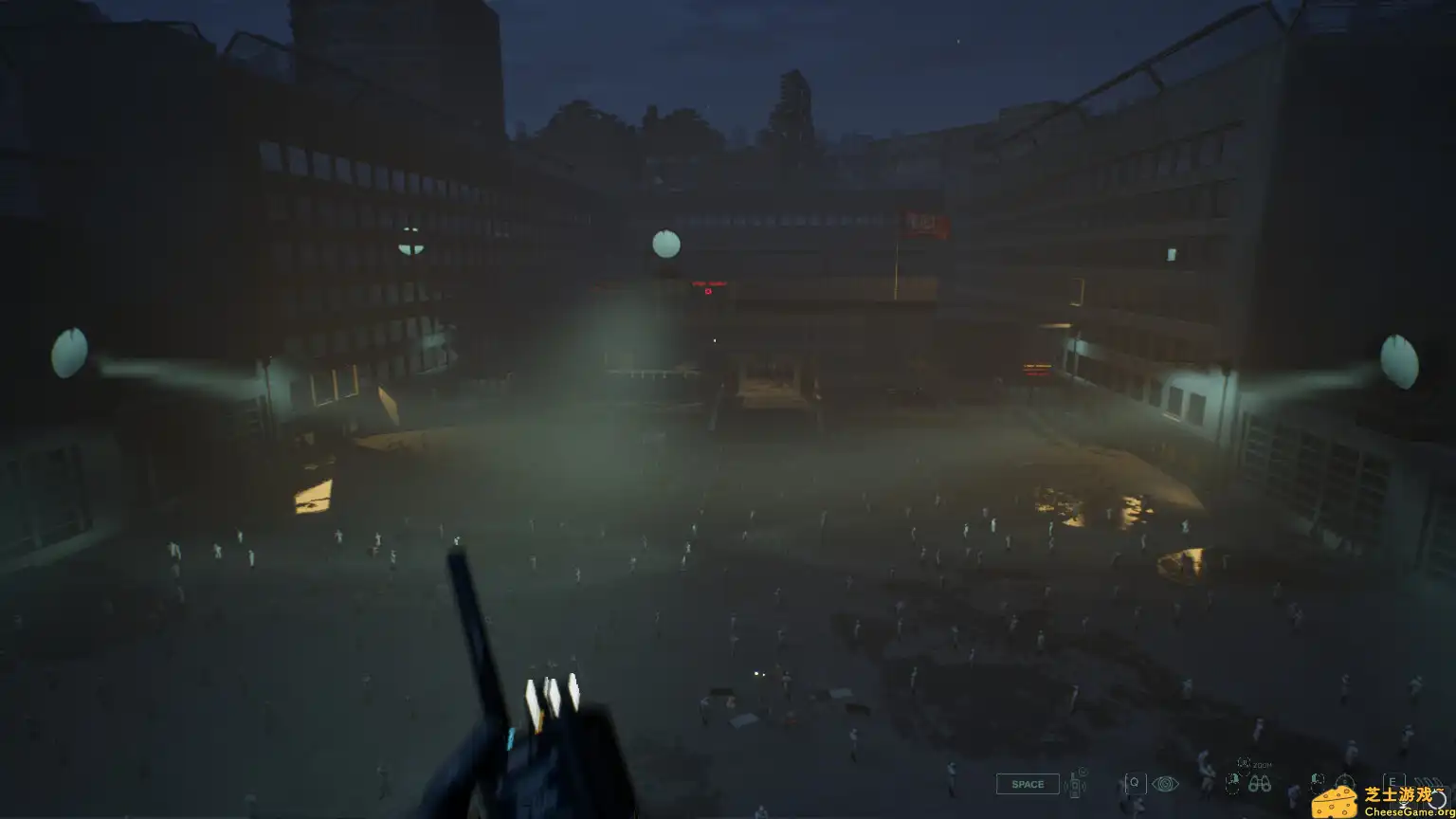Click the turret ammunition feed panels

[552, 698]
